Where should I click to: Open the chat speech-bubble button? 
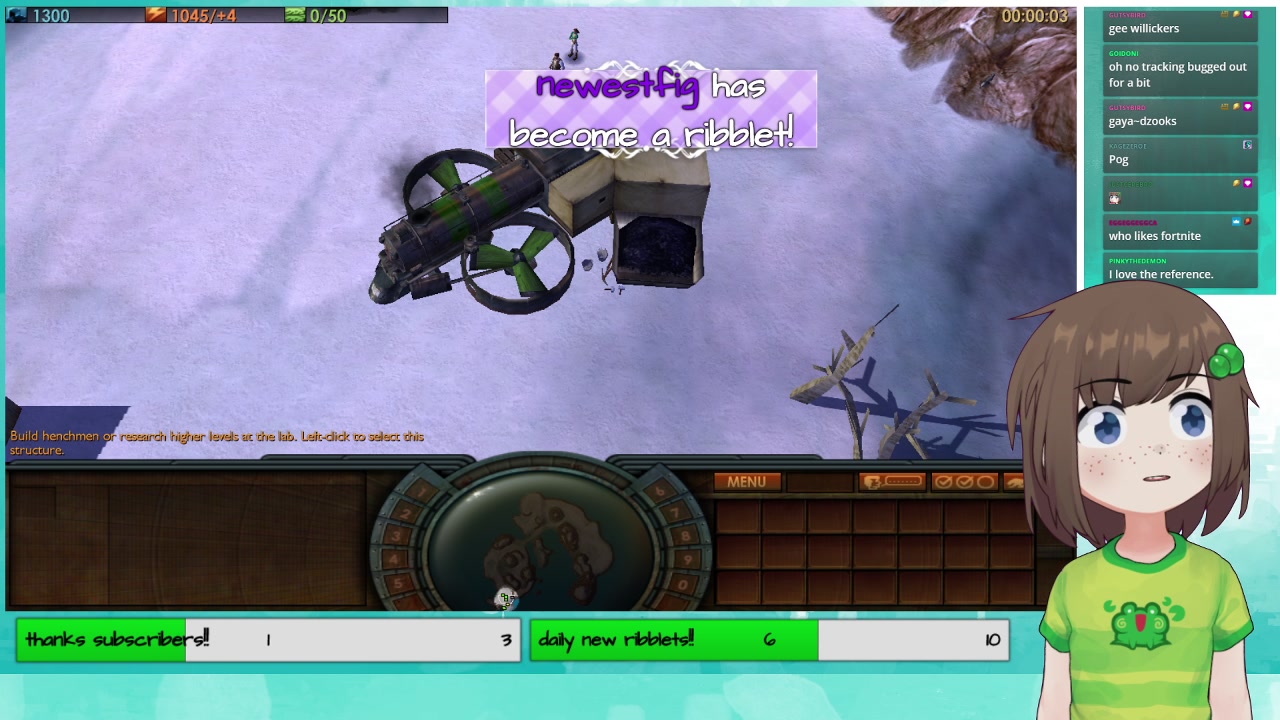(891, 482)
